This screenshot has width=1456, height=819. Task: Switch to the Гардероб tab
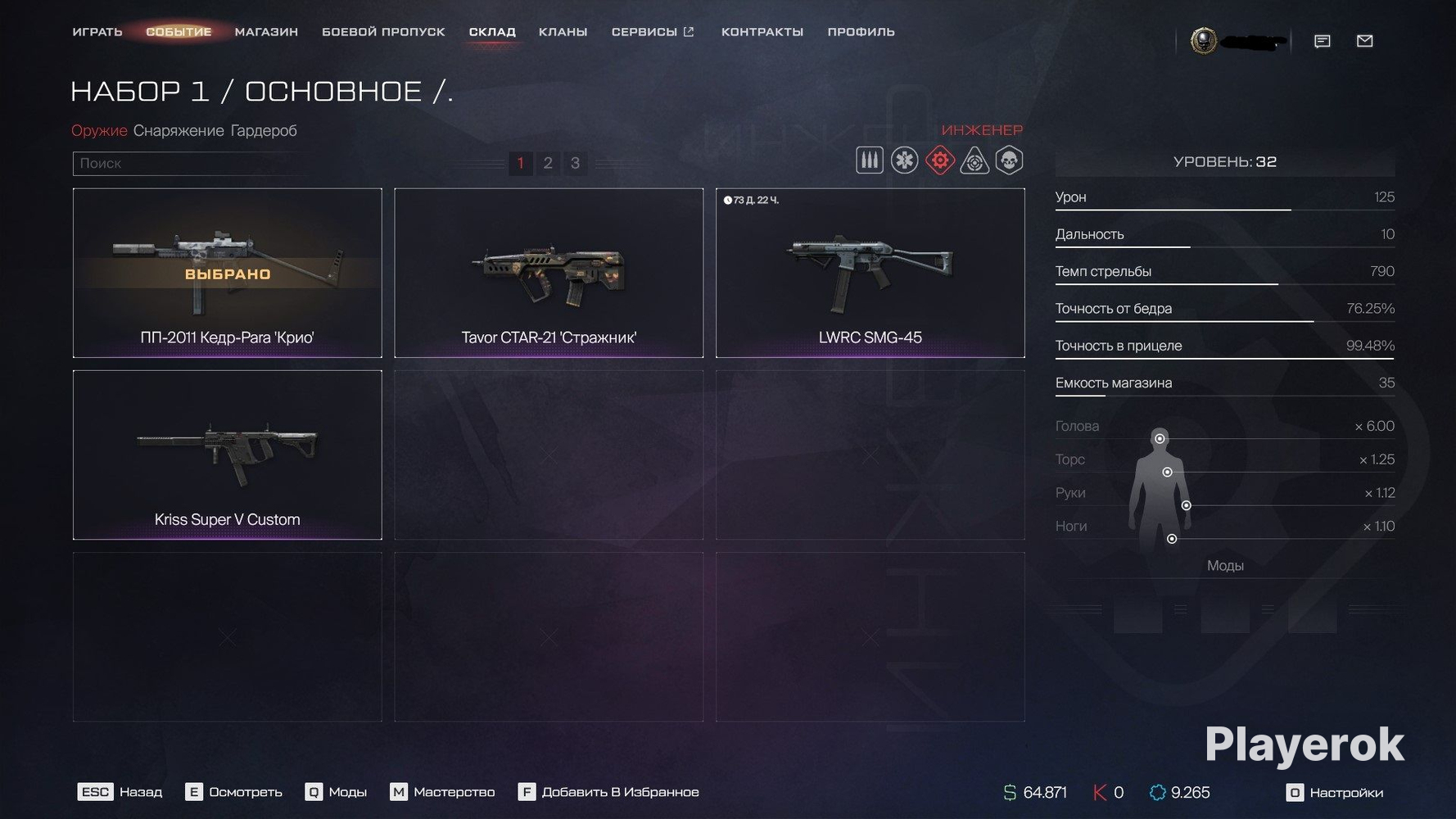tap(264, 130)
